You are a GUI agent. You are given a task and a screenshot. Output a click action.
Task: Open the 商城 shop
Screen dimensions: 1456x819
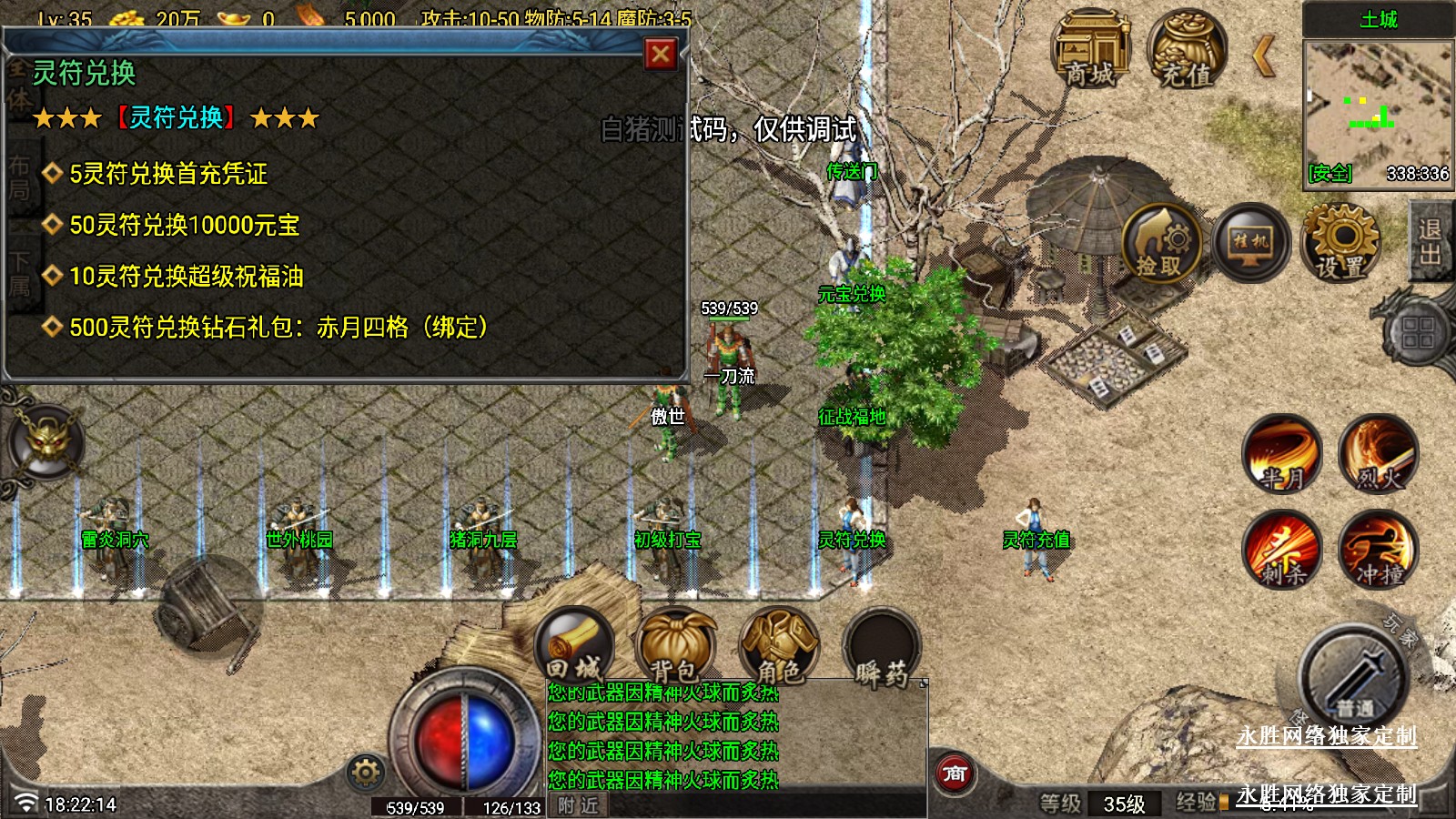tap(1090, 50)
